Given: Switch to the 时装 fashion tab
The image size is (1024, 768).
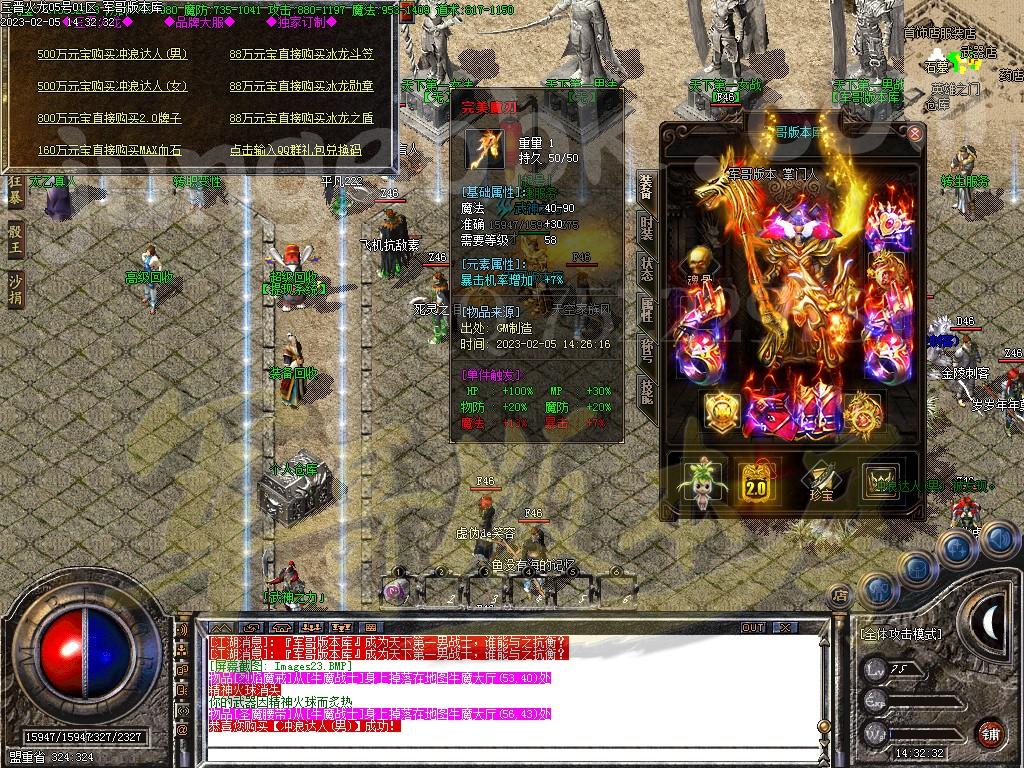Looking at the screenshot, I should 647,228.
